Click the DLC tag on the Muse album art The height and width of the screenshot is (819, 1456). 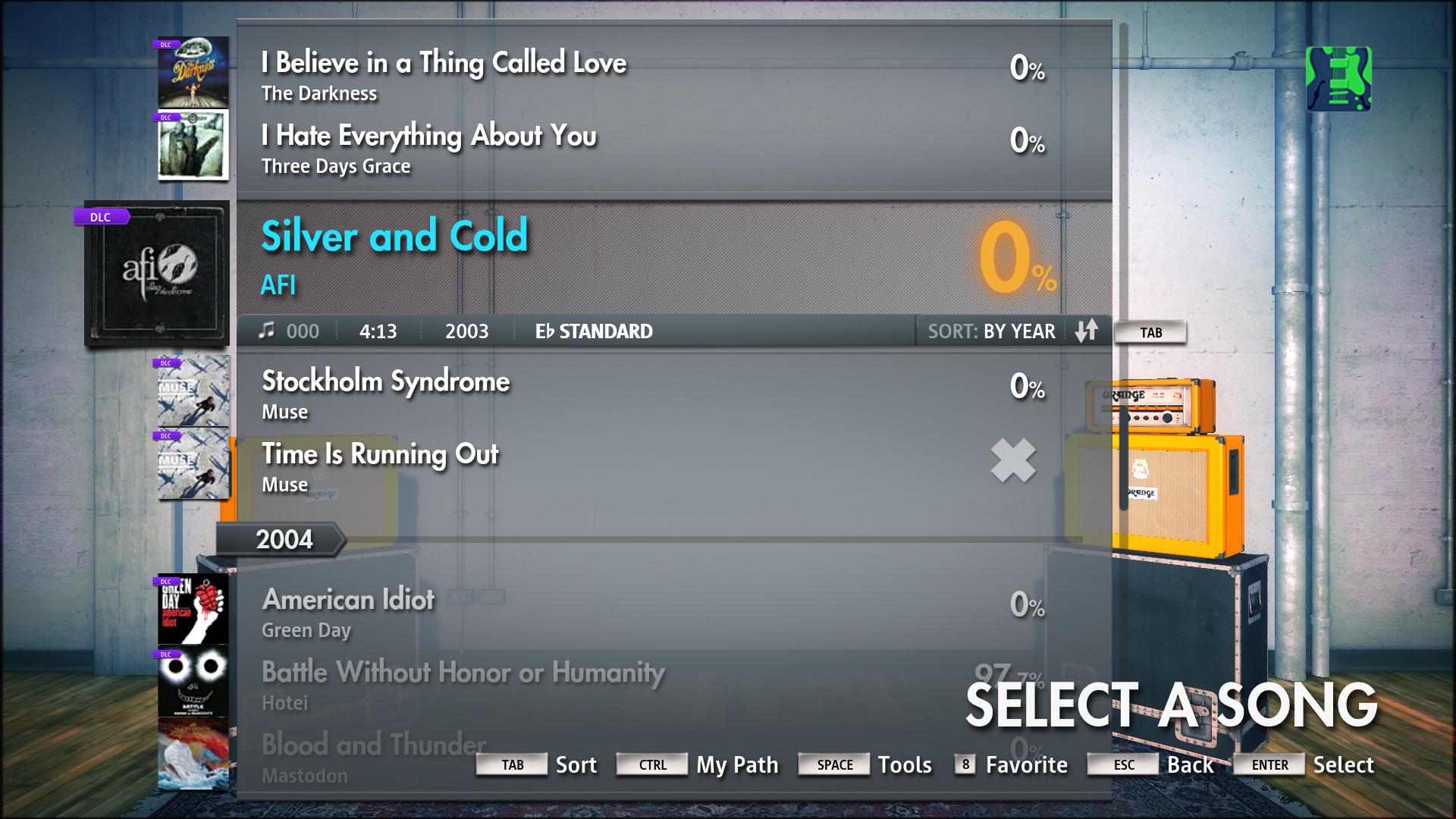tap(167, 363)
